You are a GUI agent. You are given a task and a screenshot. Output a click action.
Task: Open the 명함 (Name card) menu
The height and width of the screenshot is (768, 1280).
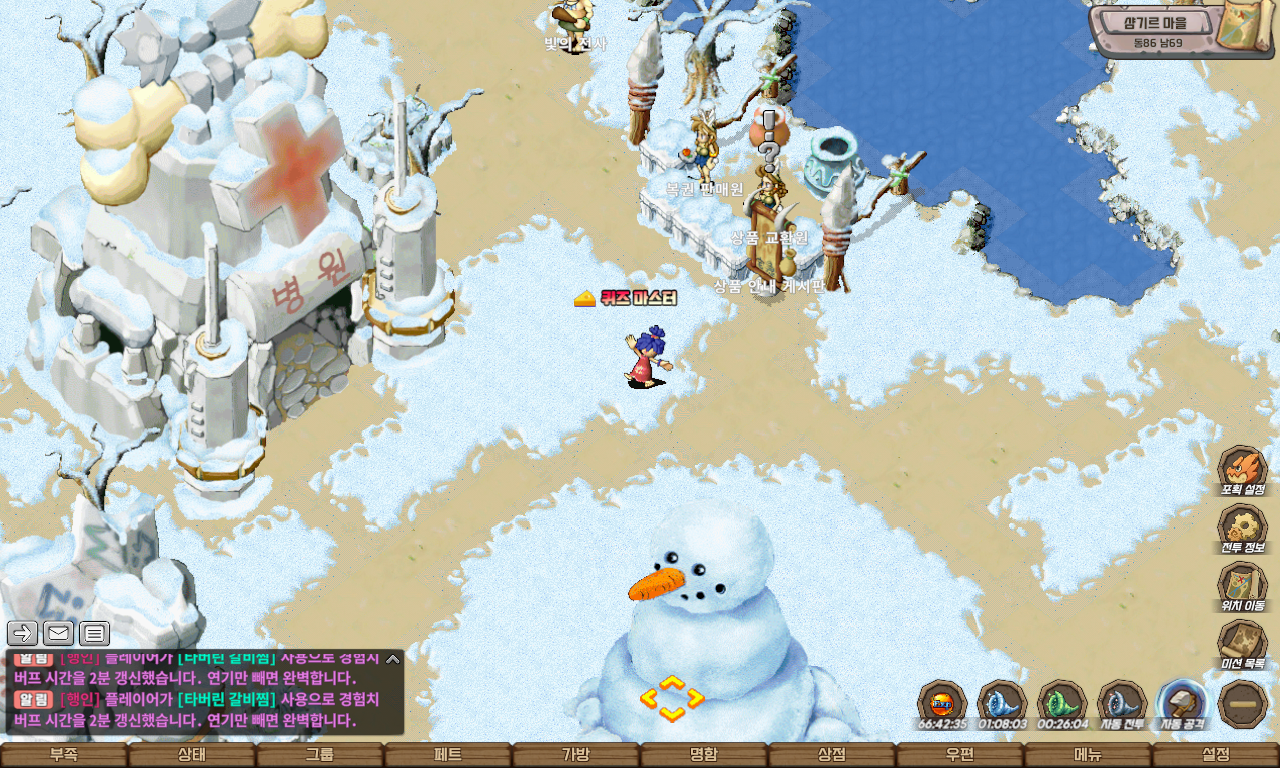(x=704, y=755)
